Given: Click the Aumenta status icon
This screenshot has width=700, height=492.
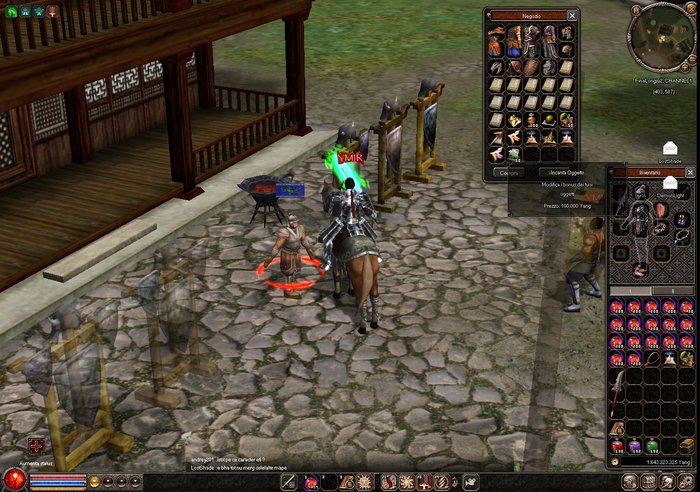Looking at the screenshot, I should [x=36, y=446].
